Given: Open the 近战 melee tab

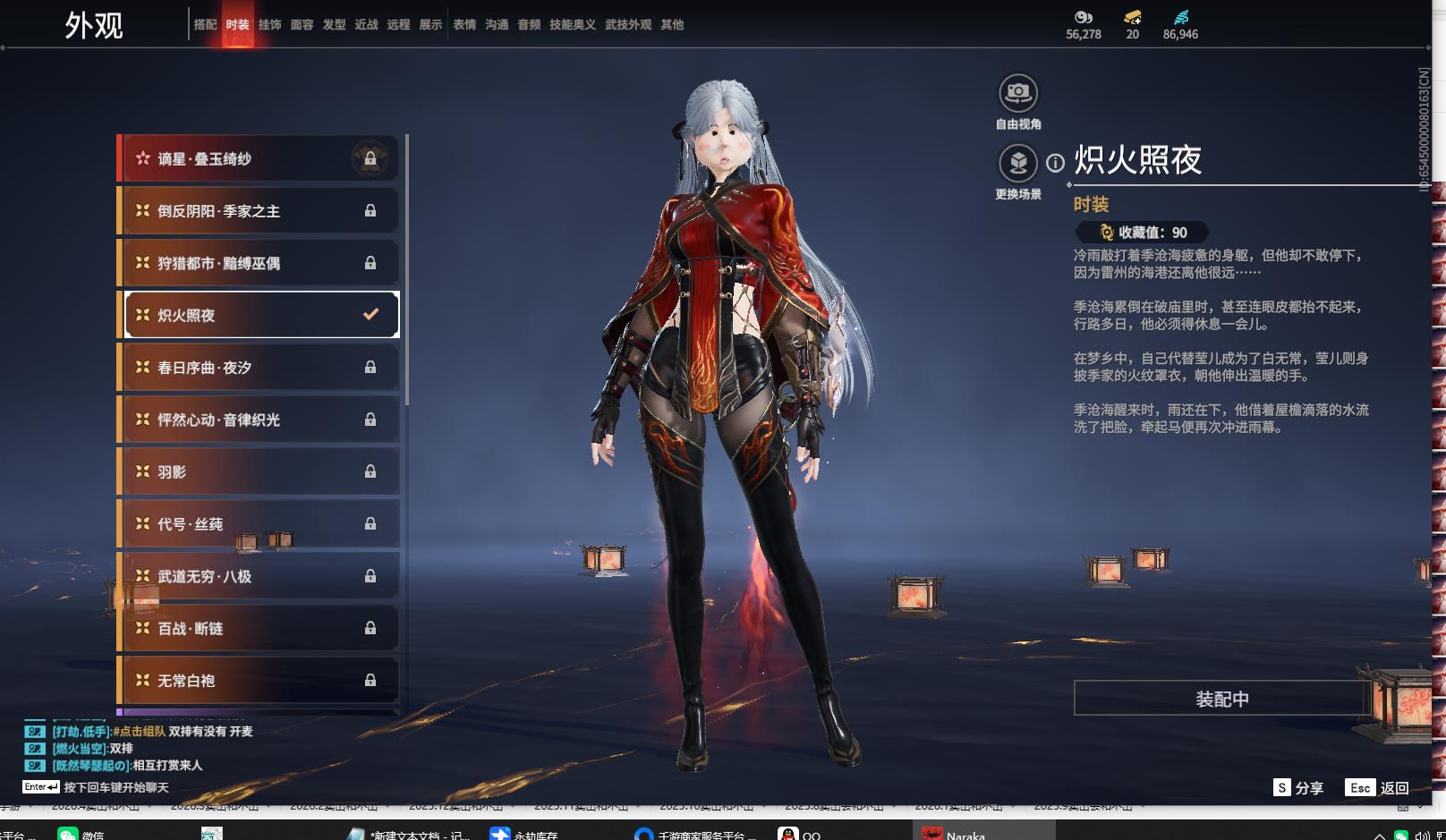Looking at the screenshot, I should pyautogui.click(x=366, y=25).
